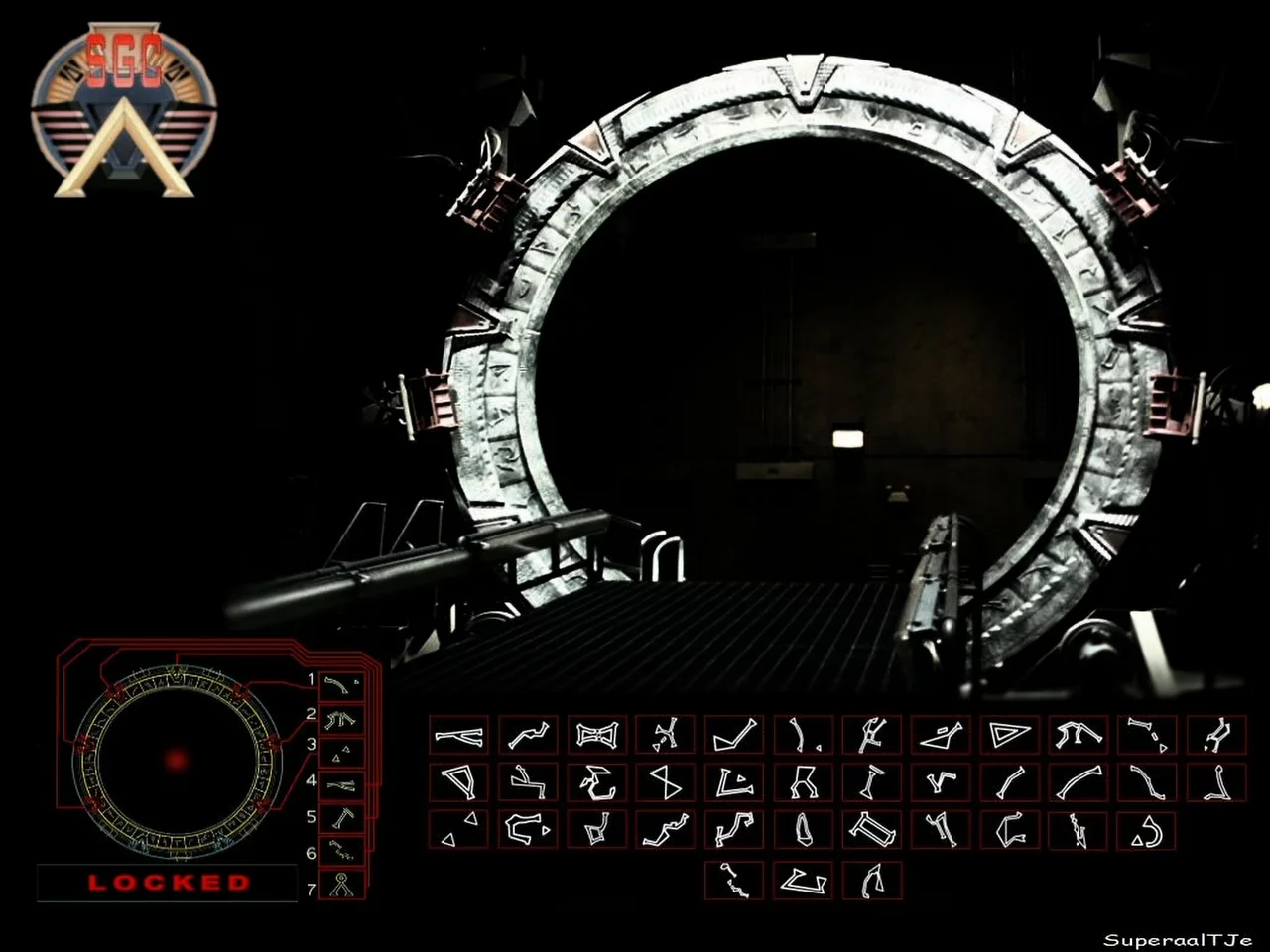Viewport: 1270px width, 952px height.
Task: Choose the two-triangles glyph in the symbol grid
Action: (458, 830)
